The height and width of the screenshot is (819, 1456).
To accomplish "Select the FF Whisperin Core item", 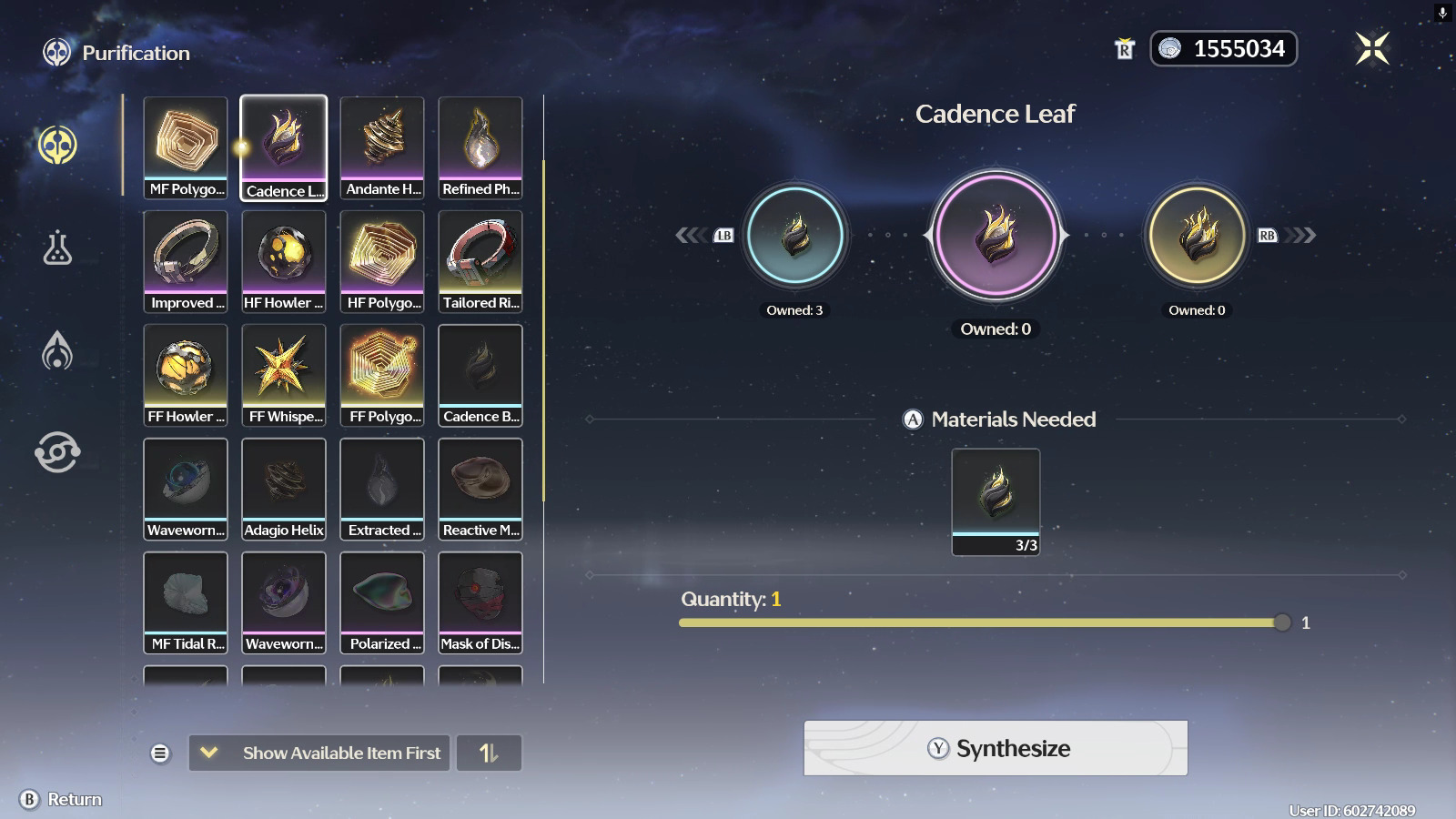I will pos(284,375).
